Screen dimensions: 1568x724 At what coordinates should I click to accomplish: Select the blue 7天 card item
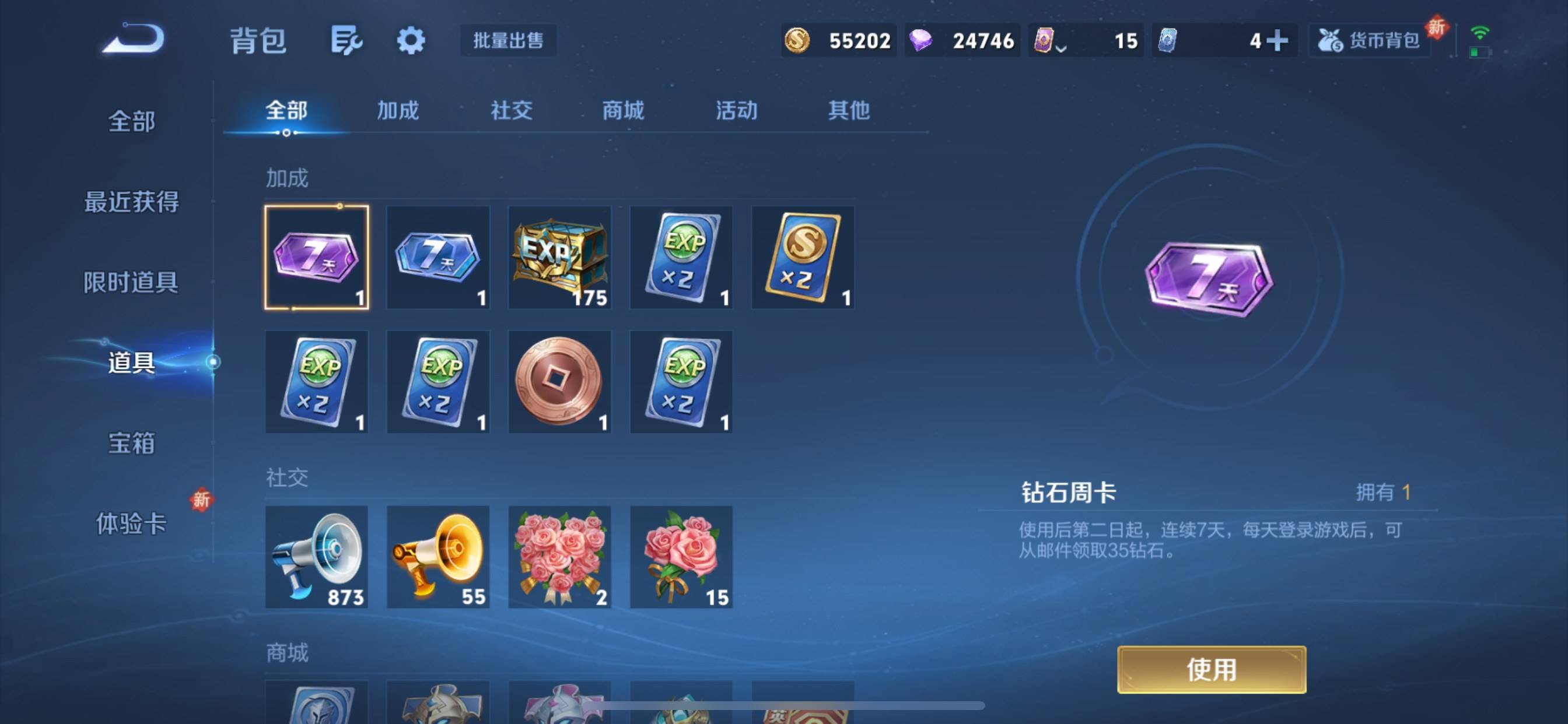(x=437, y=258)
